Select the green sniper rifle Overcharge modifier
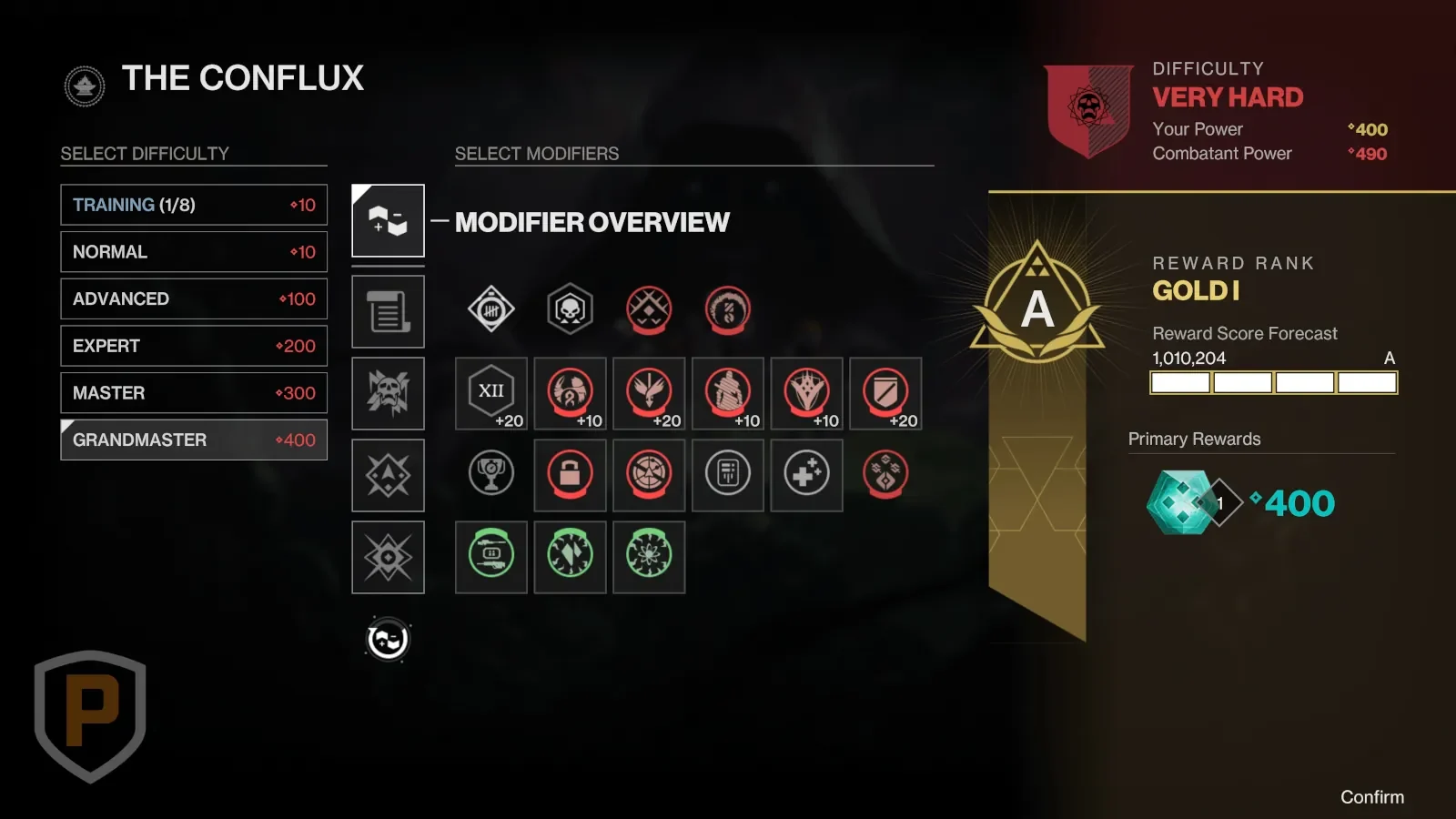The image size is (1456, 819). click(x=491, y=556)
